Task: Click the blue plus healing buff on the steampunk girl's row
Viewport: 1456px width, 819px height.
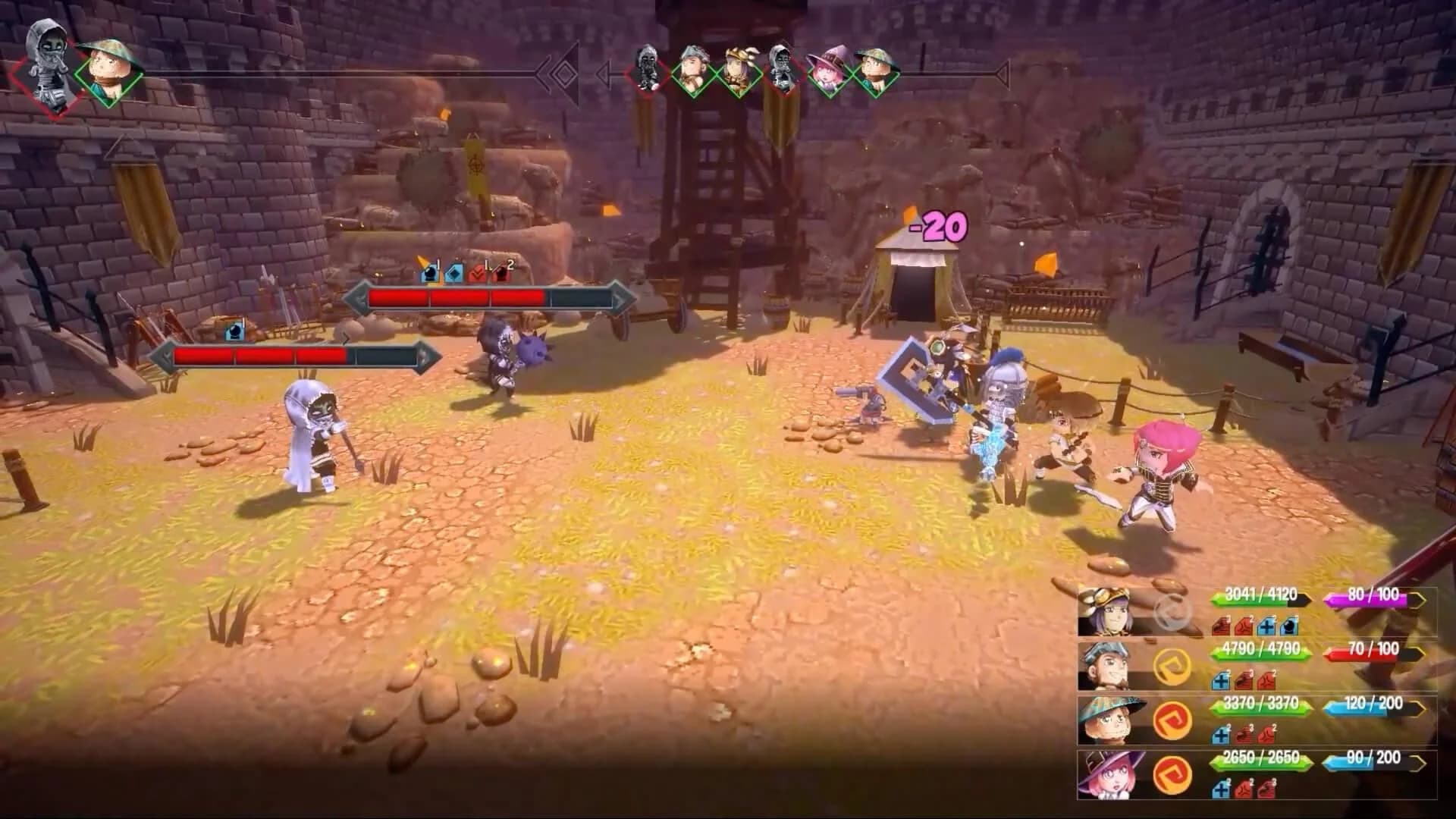Action: [x=1267, y=627]
